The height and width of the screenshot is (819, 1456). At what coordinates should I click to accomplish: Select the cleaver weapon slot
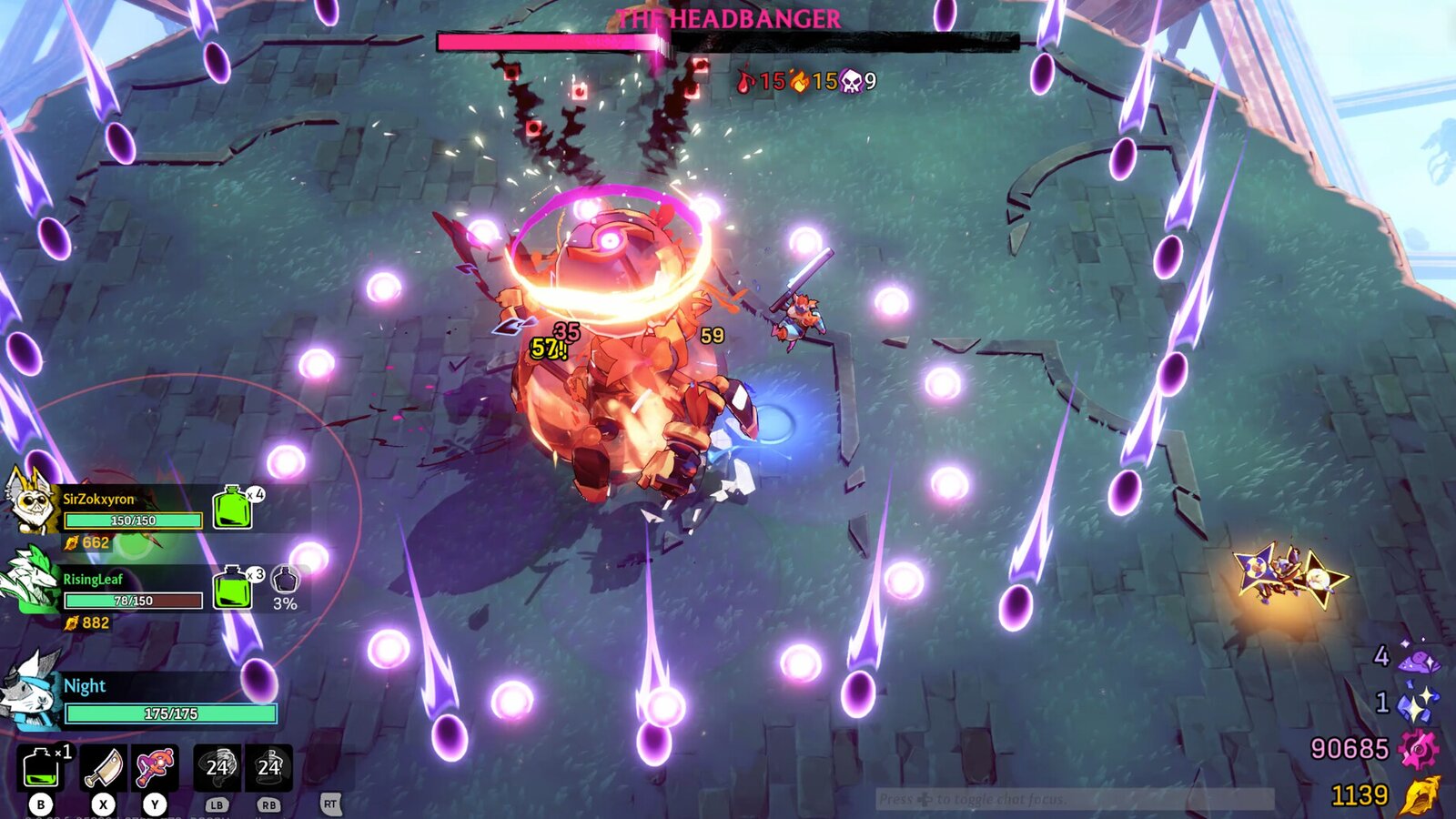(104, 767)
